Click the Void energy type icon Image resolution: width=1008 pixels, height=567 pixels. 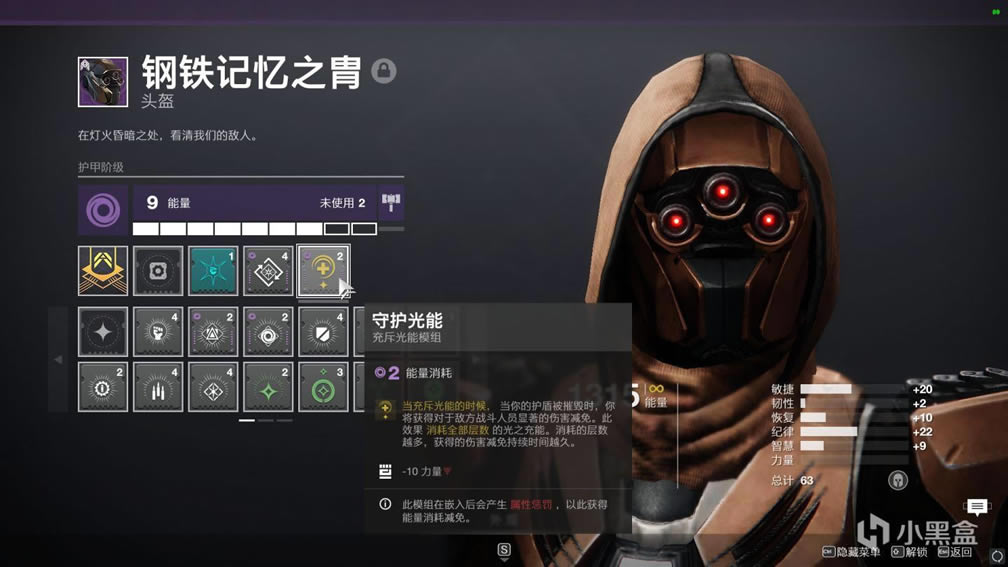[103, 210]
